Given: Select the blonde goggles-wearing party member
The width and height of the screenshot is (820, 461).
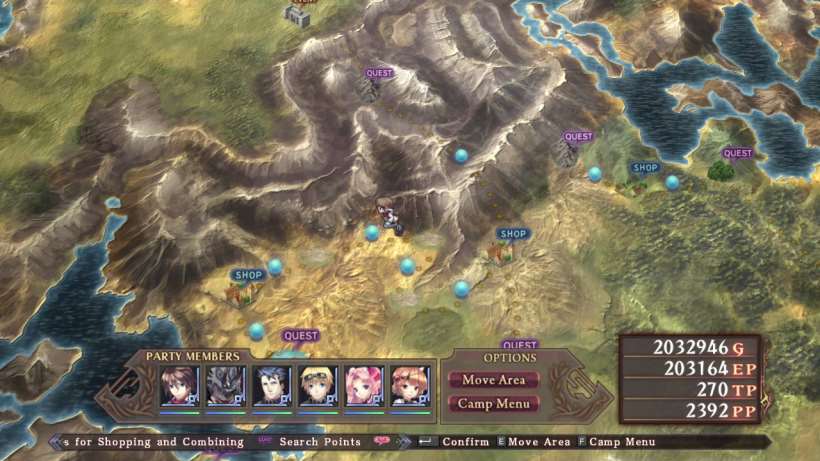Looking at the screenshot, I should [318, 386].
